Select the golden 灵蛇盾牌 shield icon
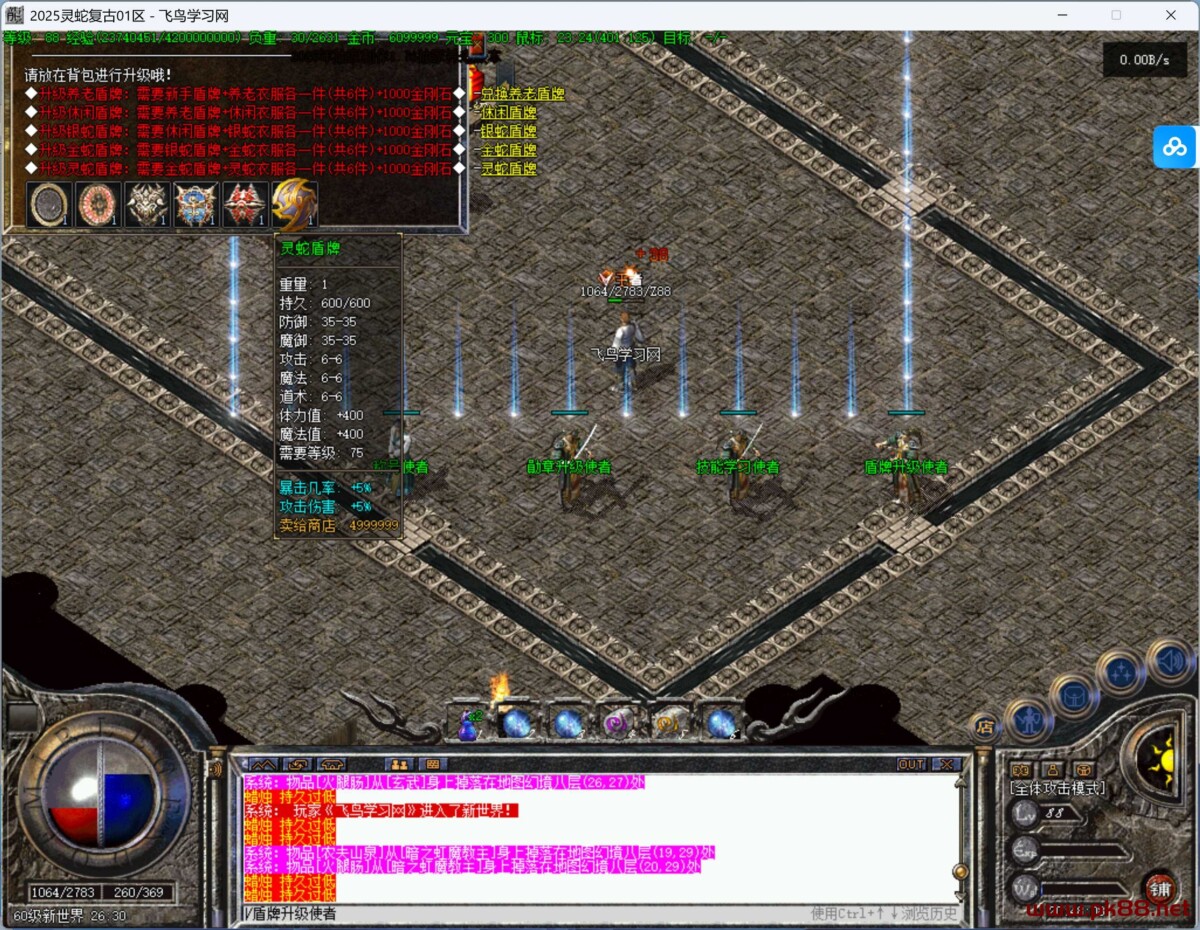1200x930 pixels. tap(294, 205)
